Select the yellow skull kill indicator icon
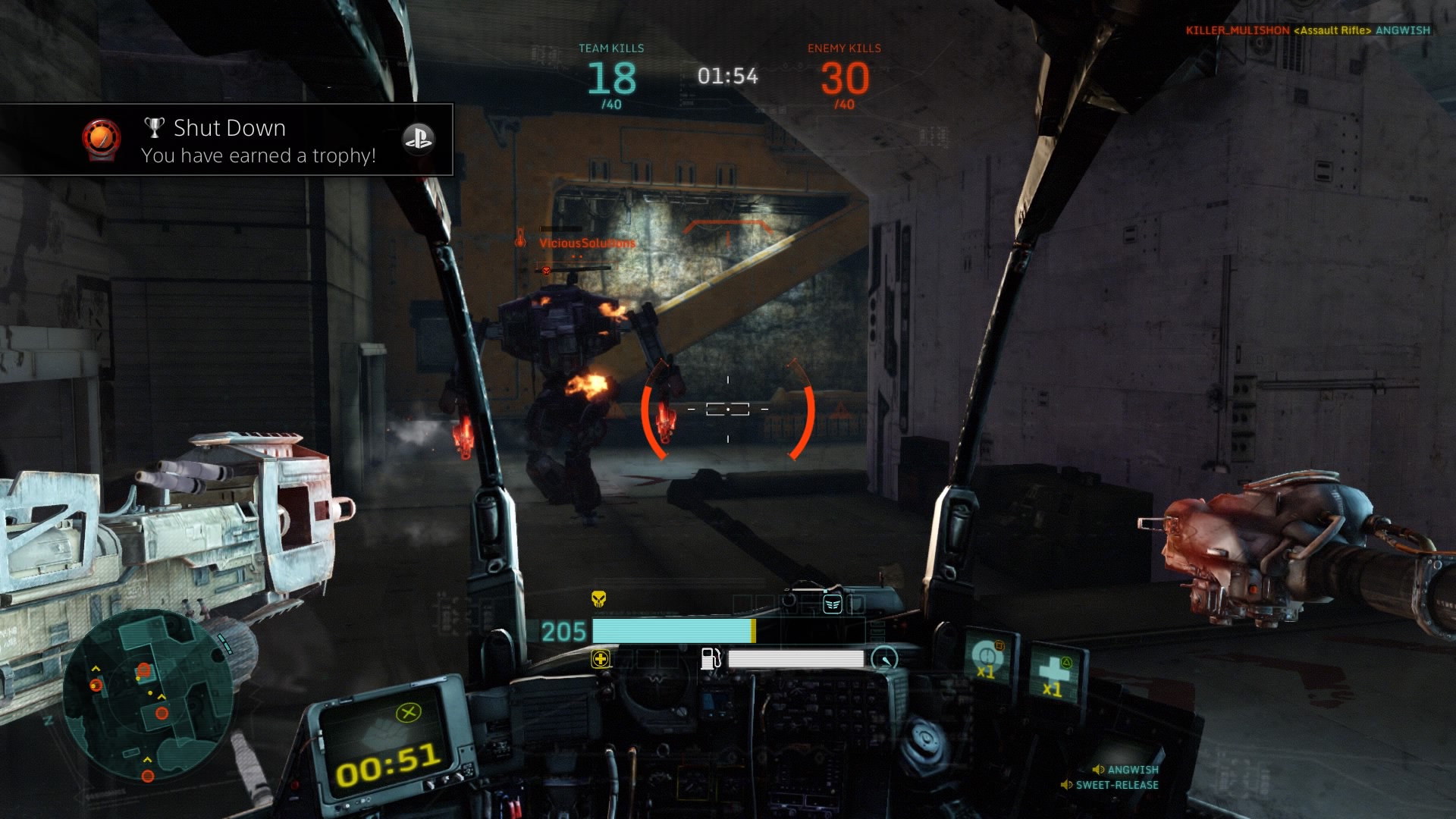The image size is (1456, 819). 599,598
